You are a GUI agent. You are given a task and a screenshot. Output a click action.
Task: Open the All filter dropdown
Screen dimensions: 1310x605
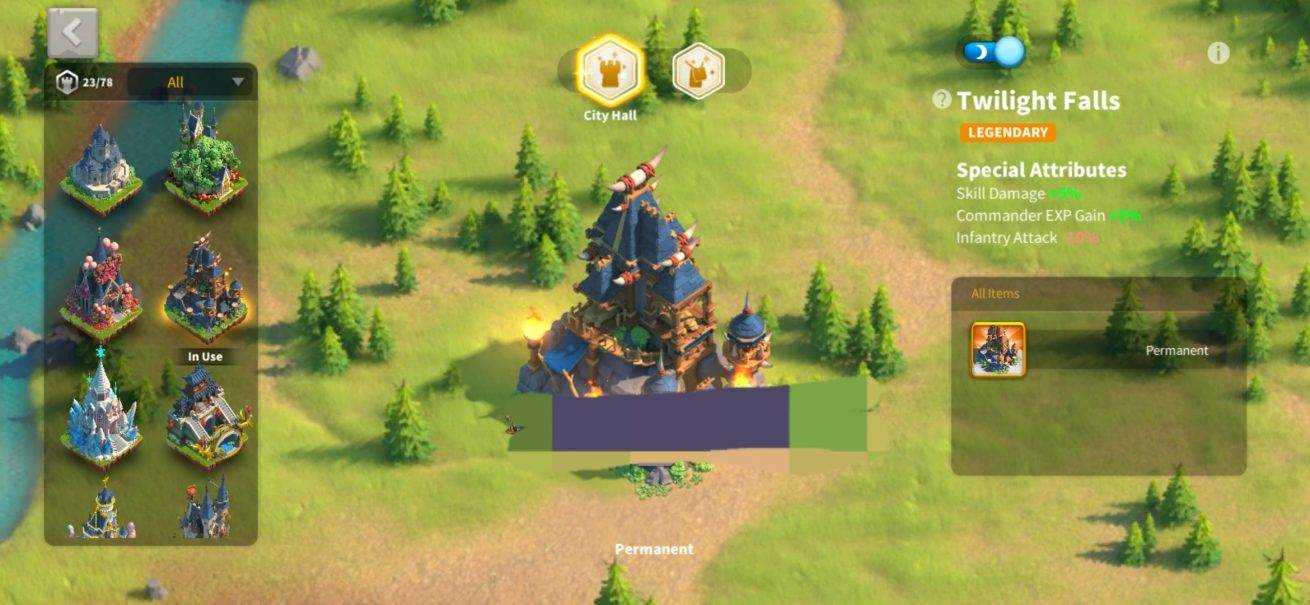[191, 82]
